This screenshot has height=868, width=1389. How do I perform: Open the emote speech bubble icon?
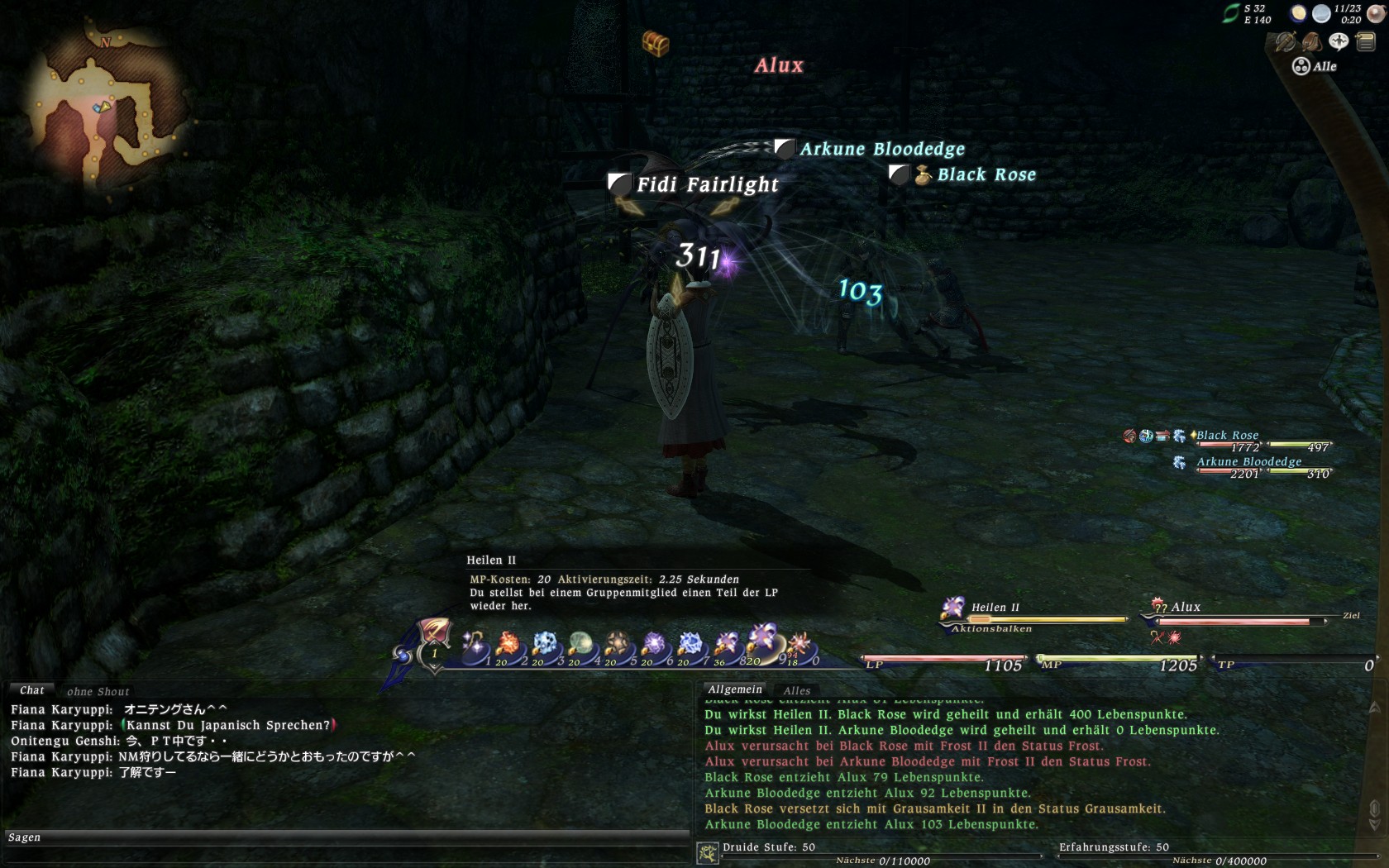(x=1339, y=41)
